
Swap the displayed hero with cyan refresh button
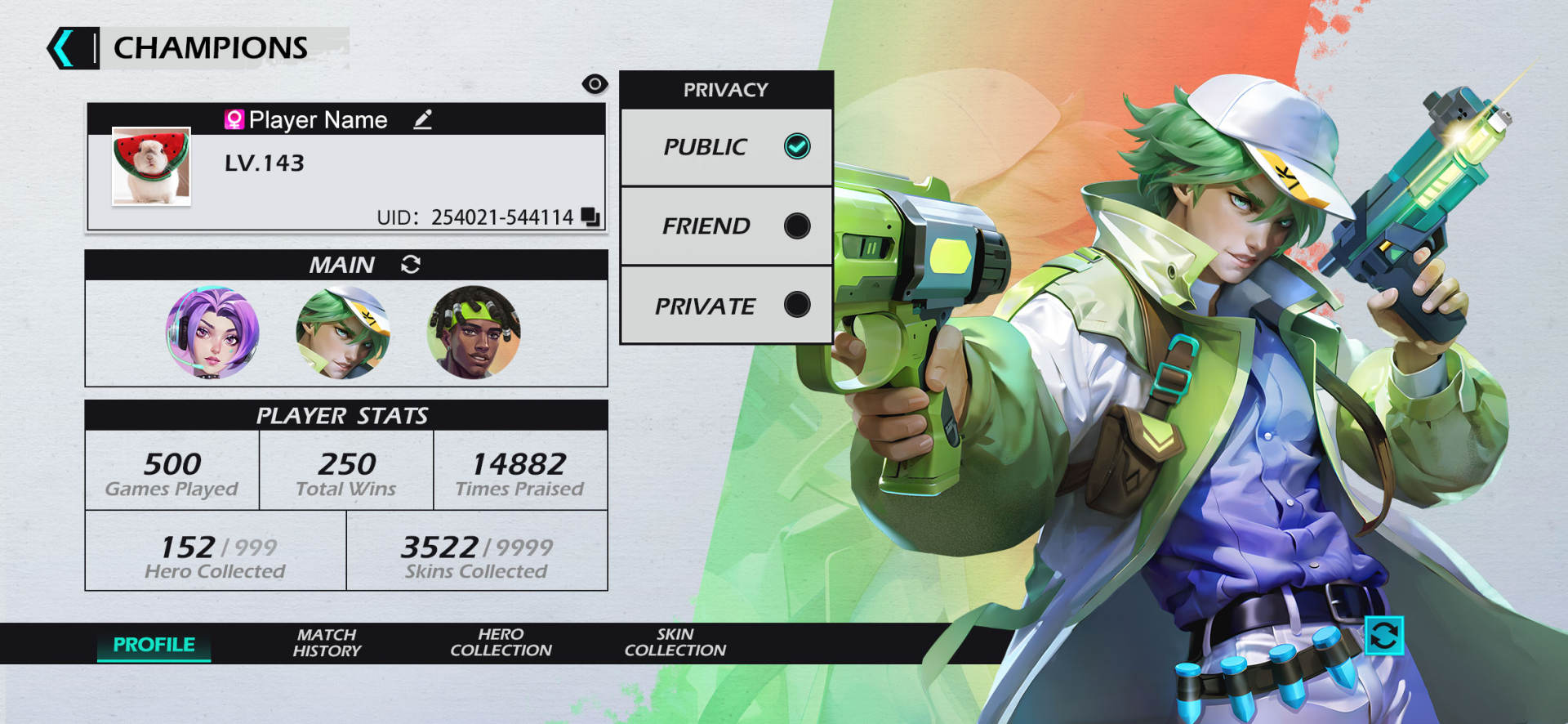1383,636
